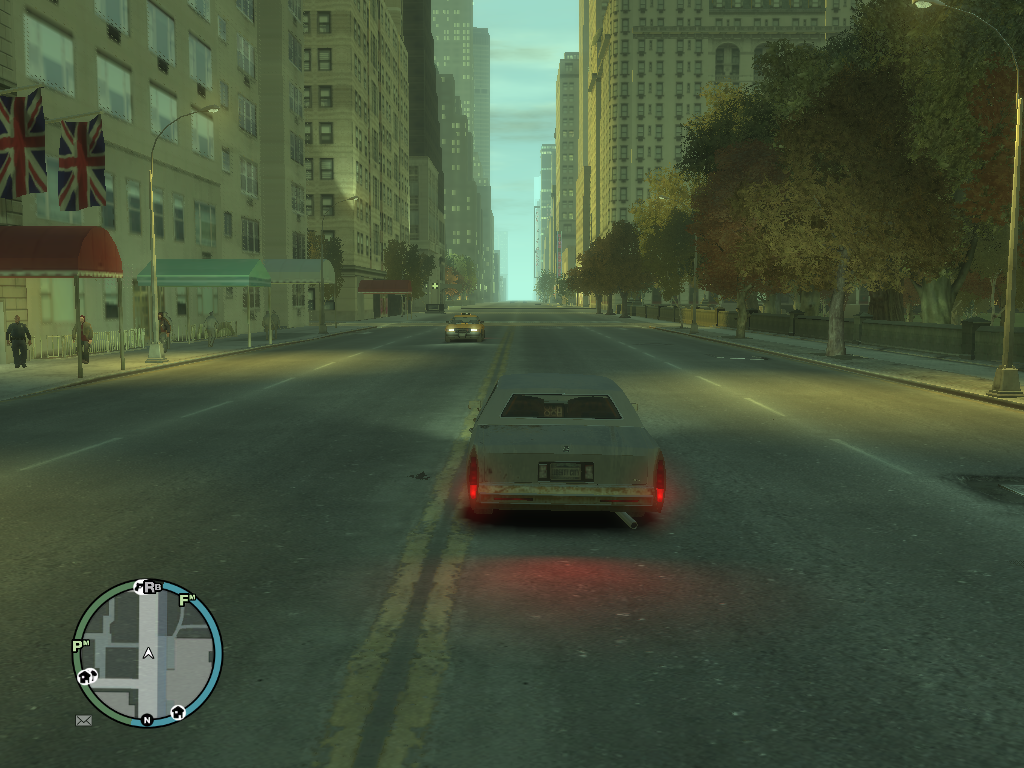Click the north N compass marker

coord(147,719)
